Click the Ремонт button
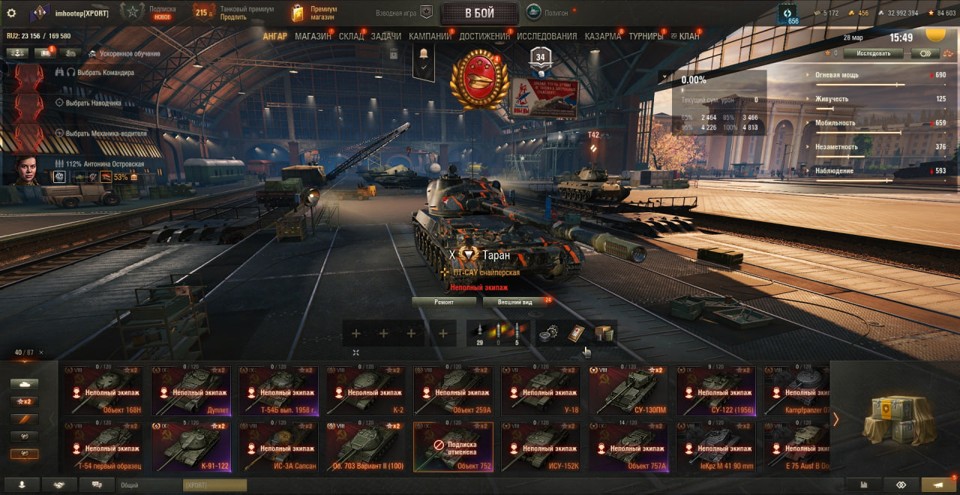The image size is (960, 495). point(444,300)
